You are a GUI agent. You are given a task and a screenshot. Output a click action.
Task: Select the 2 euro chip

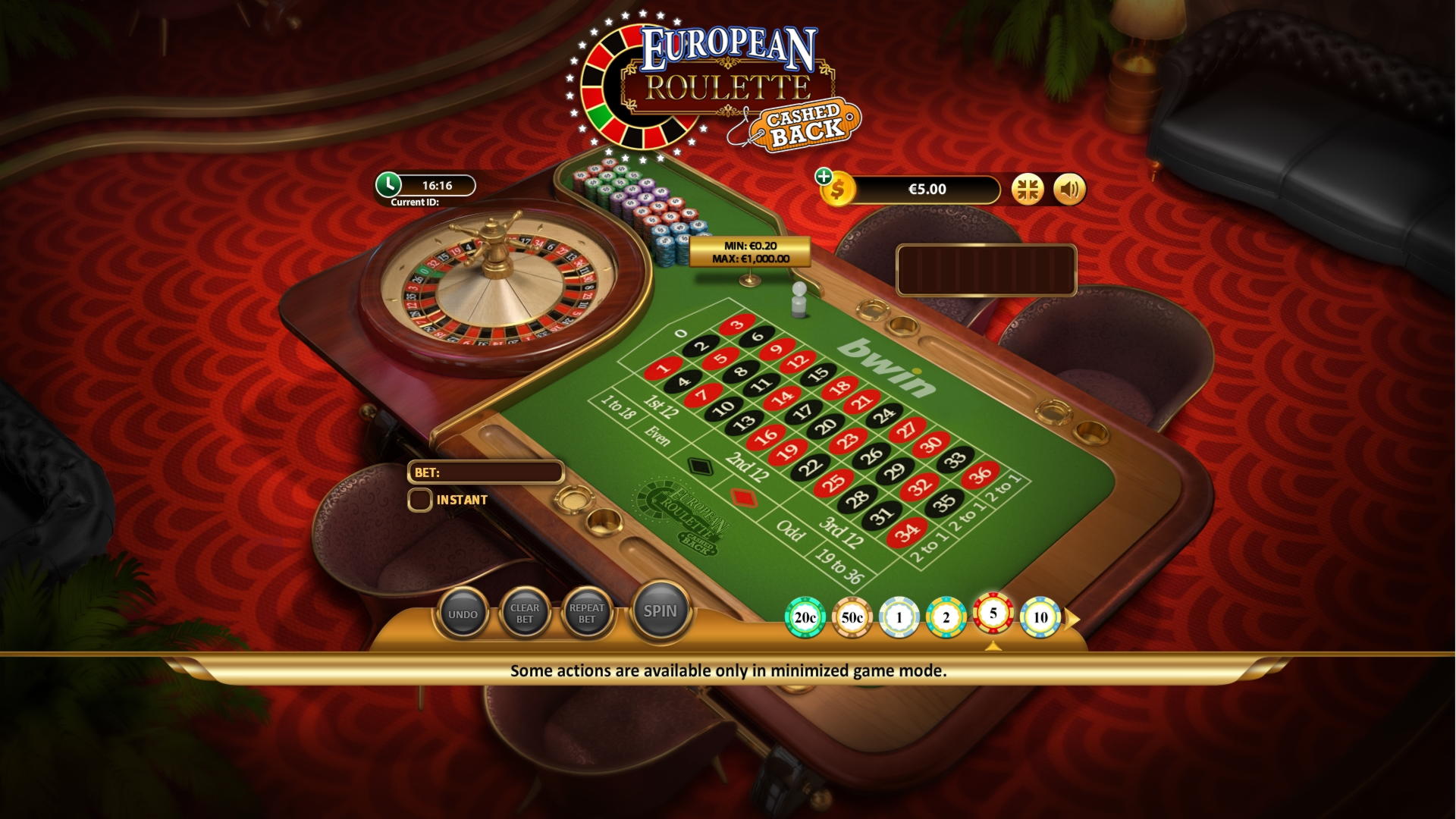pos(946,618)
